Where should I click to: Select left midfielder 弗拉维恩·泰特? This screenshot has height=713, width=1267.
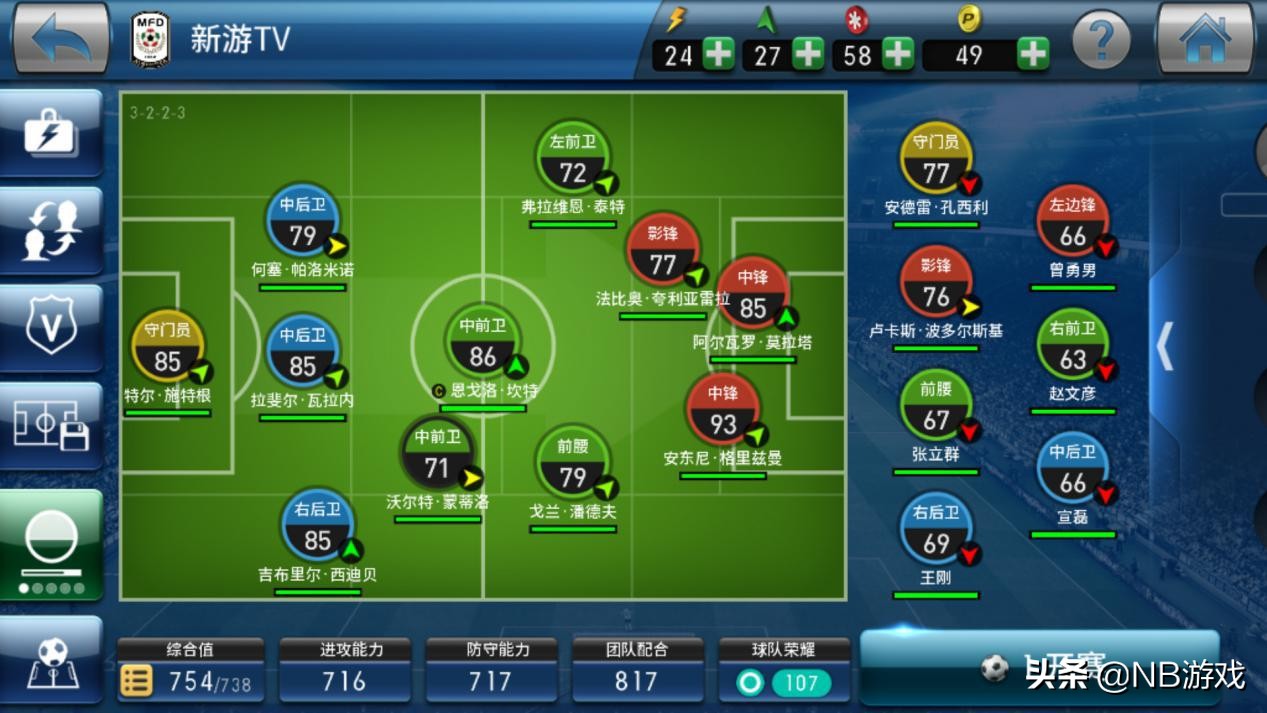tap(573, 161)
